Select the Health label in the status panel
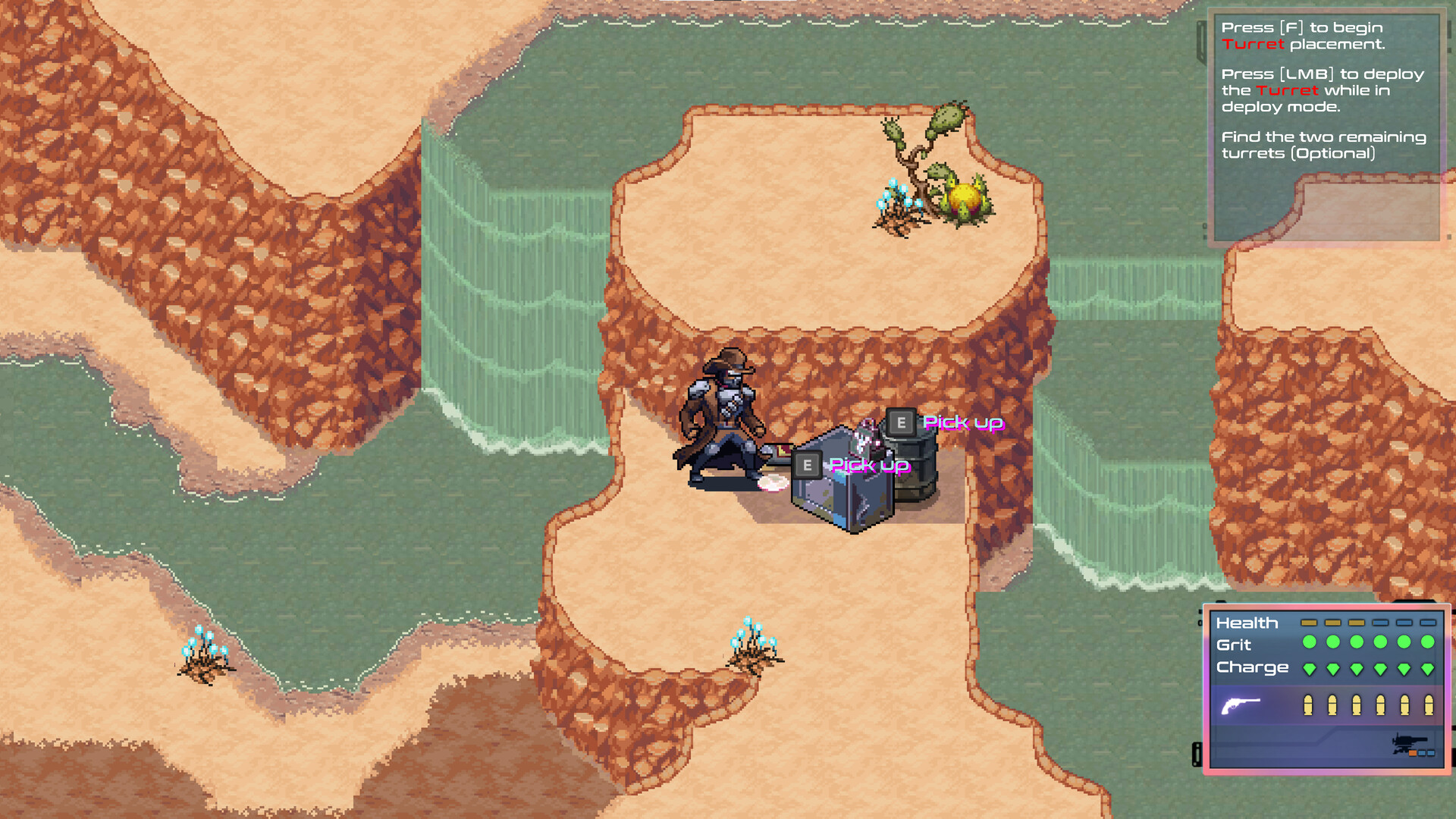 coord(1246,623)
